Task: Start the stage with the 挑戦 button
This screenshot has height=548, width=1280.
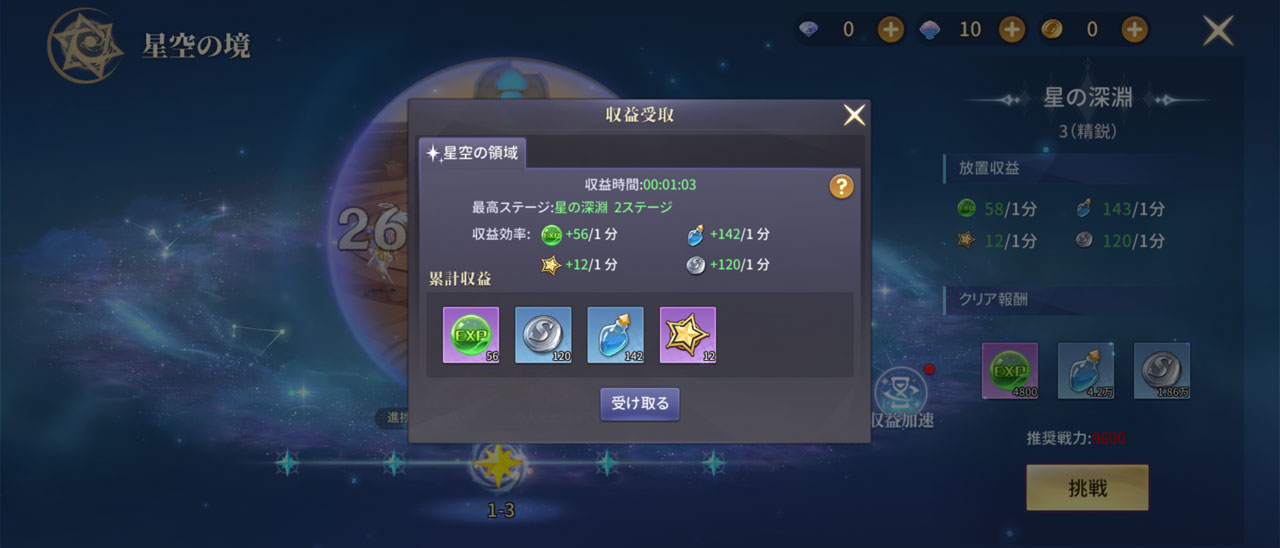Action: (x=1087, y=488)
